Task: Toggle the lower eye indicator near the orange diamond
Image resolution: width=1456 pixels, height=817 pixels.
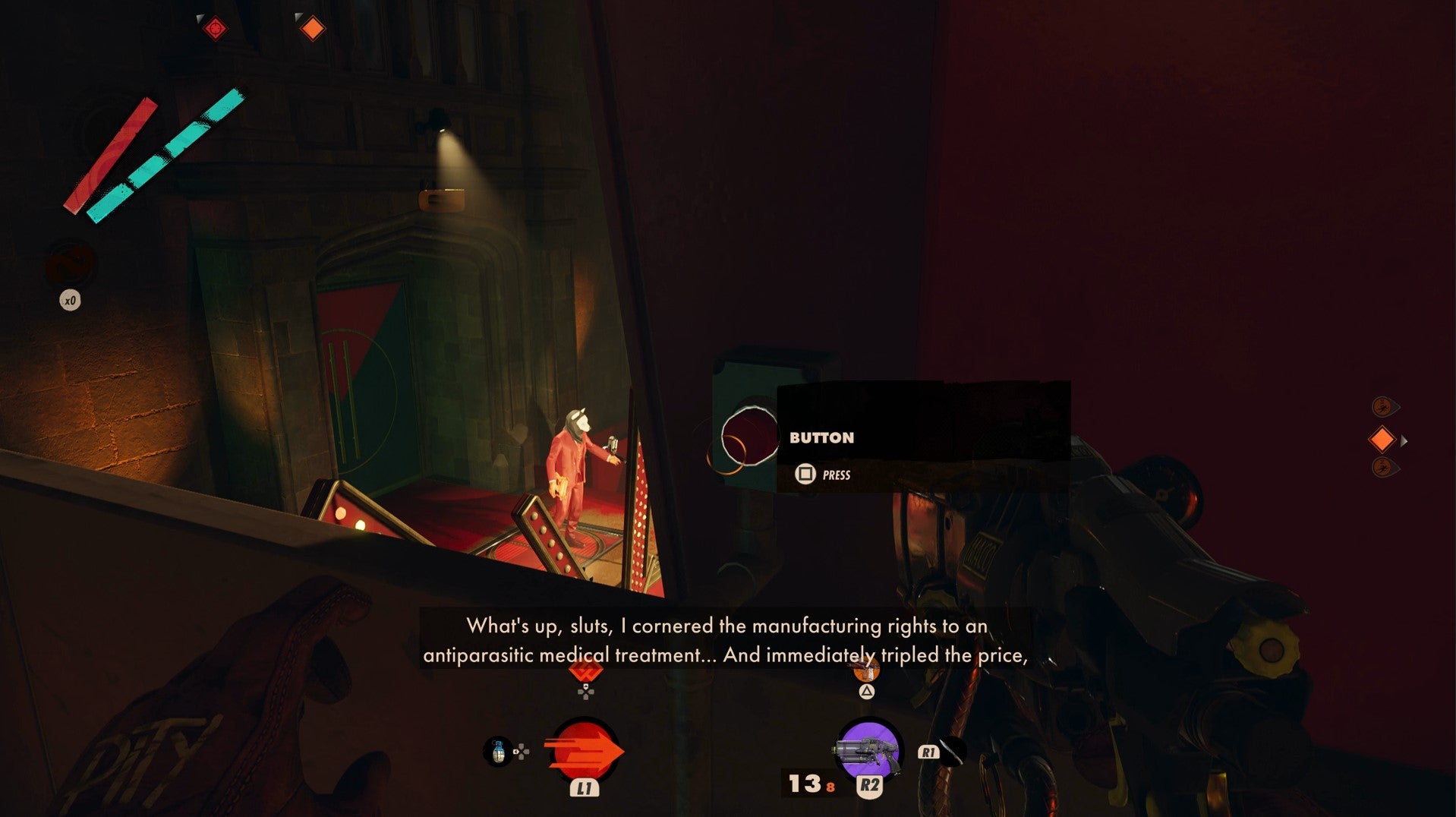Action: [x=1385, y=468]
